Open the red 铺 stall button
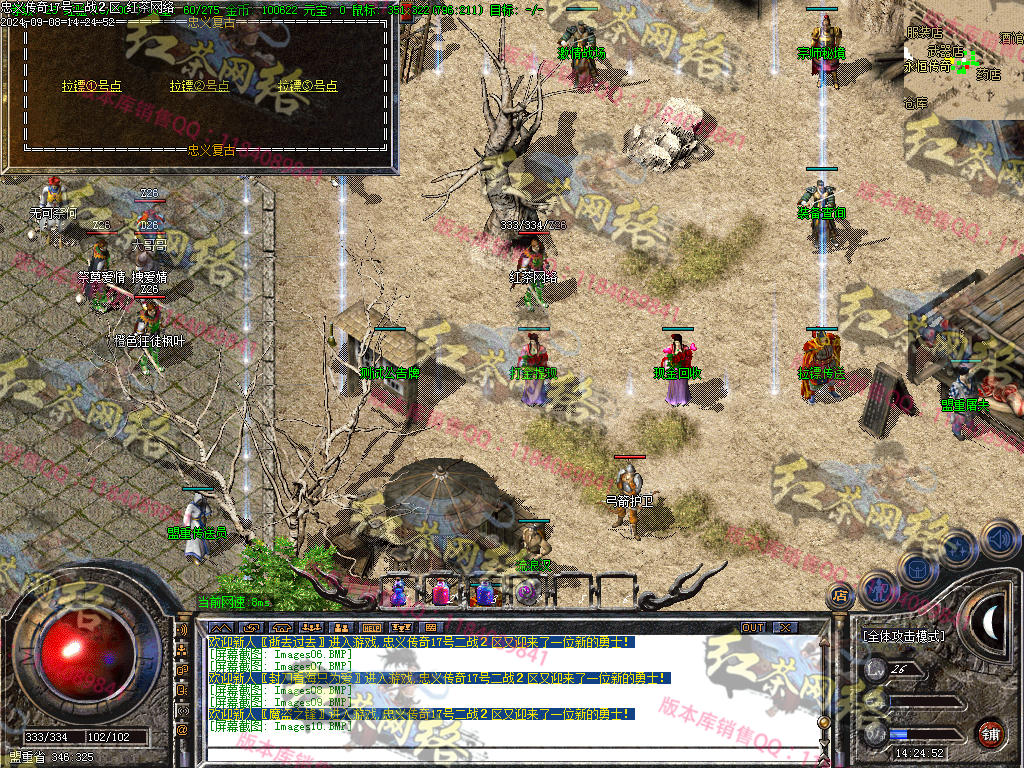Screen dimensions: 1024x768 pyautogui.click(x=989, y=732)
